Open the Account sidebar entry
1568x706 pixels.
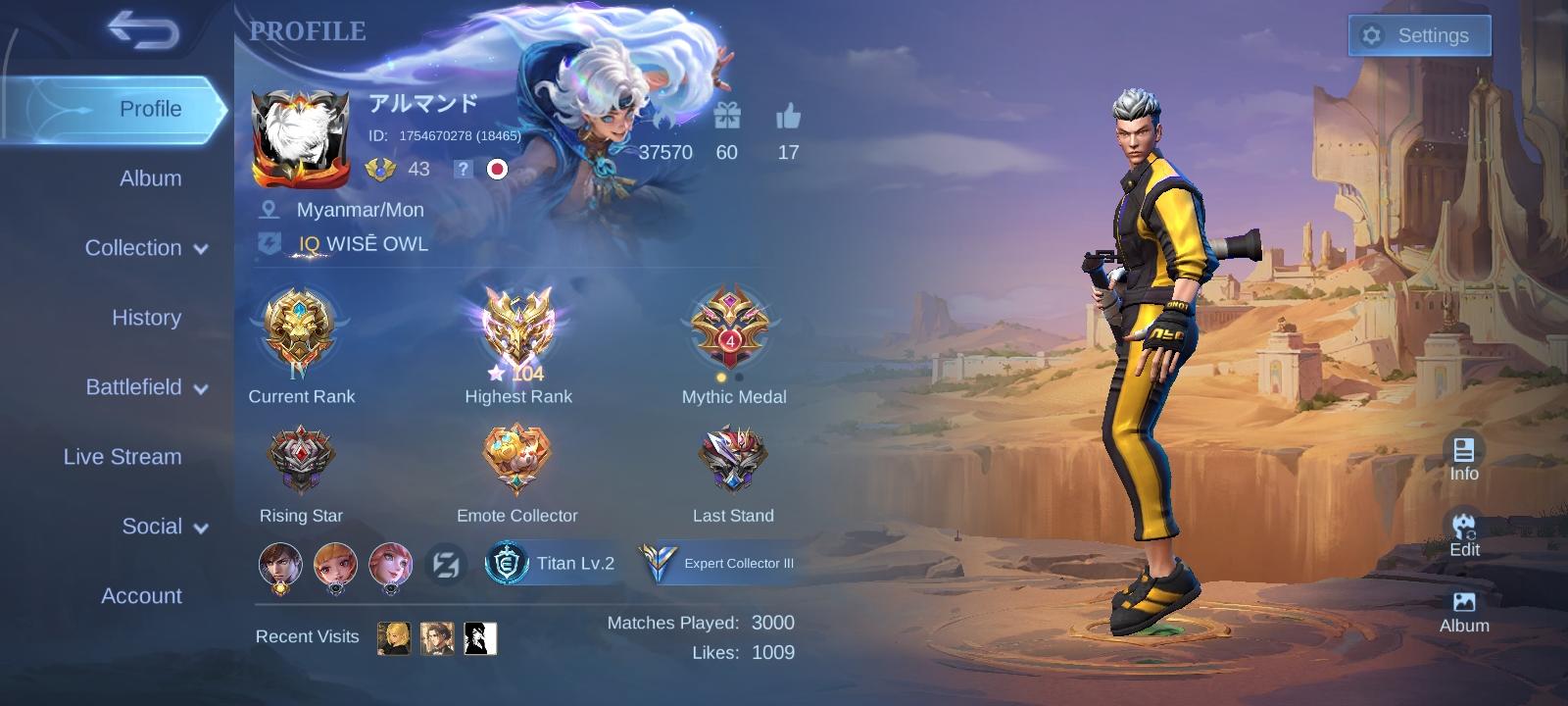click(143, 595)
